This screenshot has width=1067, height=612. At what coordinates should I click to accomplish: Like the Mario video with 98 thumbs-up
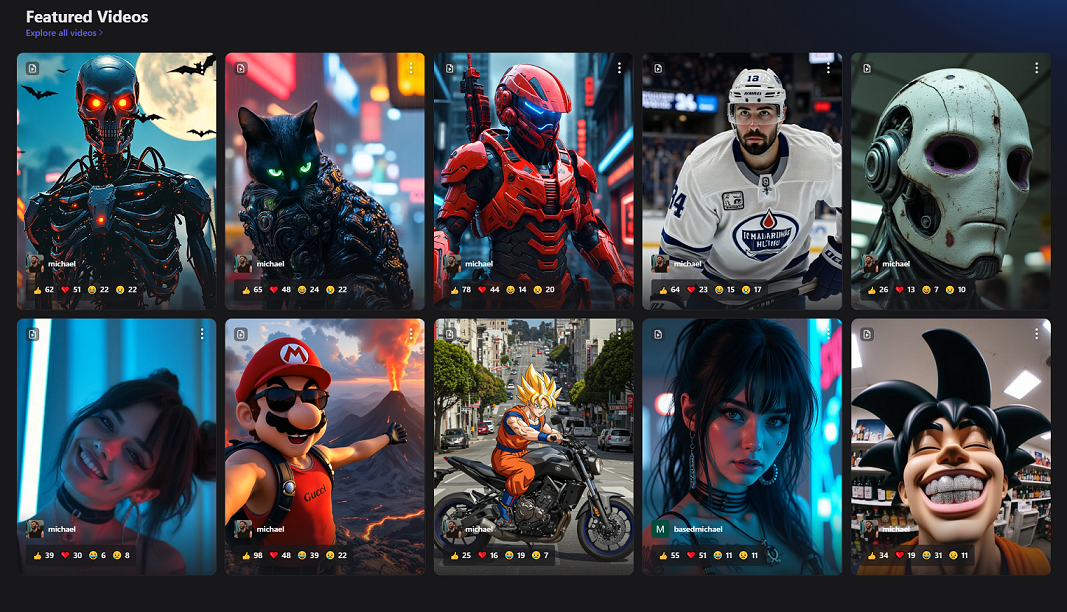point(246,555)
